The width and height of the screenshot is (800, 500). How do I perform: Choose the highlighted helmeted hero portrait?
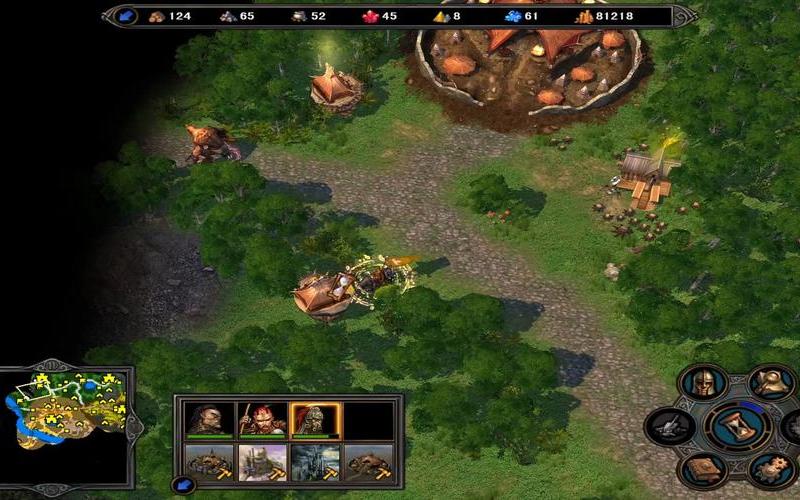(316, 420)
